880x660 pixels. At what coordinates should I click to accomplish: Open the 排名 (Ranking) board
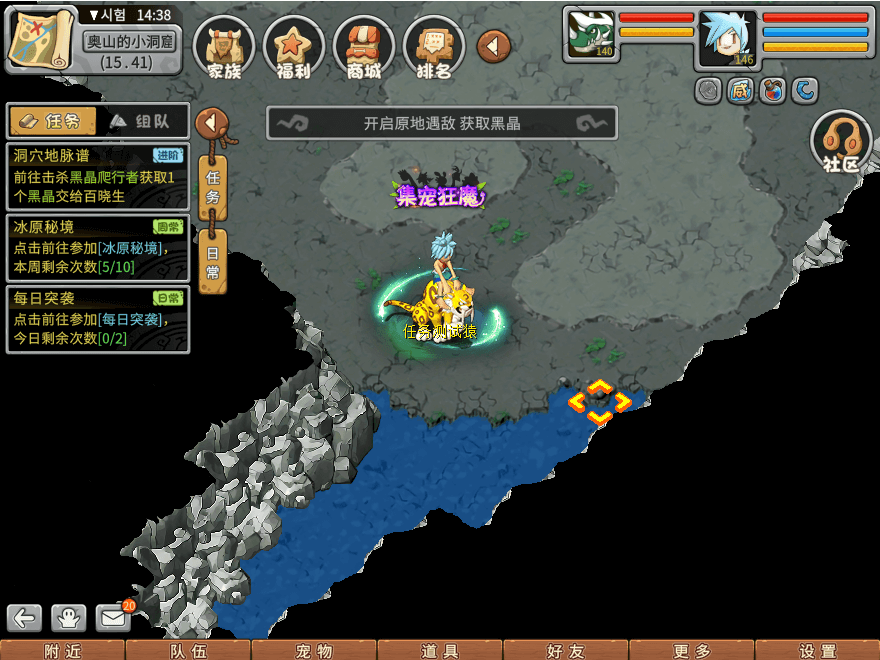[433, 47]
